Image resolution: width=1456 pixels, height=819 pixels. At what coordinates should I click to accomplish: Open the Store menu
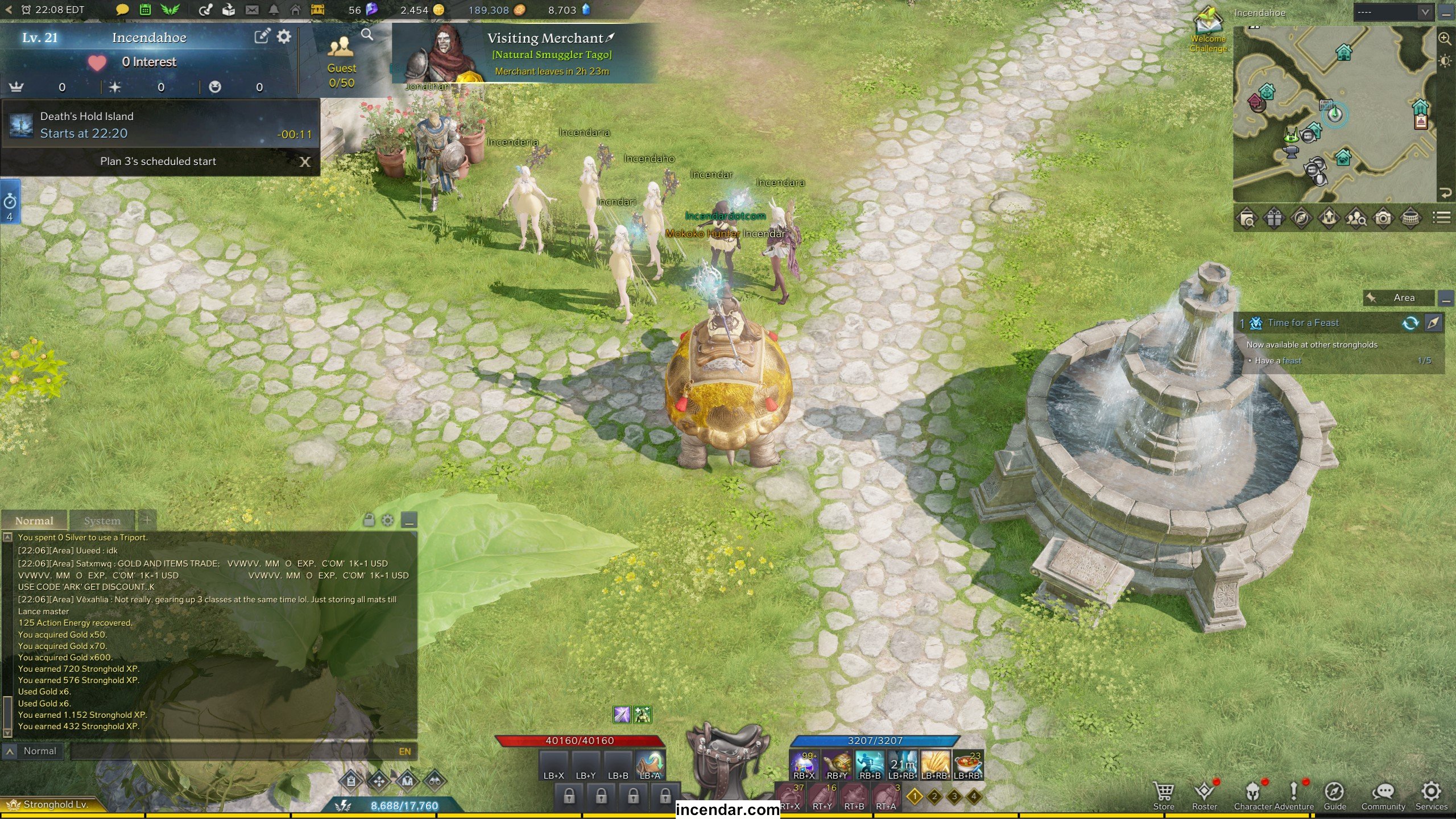click(x=1163, y=795)
